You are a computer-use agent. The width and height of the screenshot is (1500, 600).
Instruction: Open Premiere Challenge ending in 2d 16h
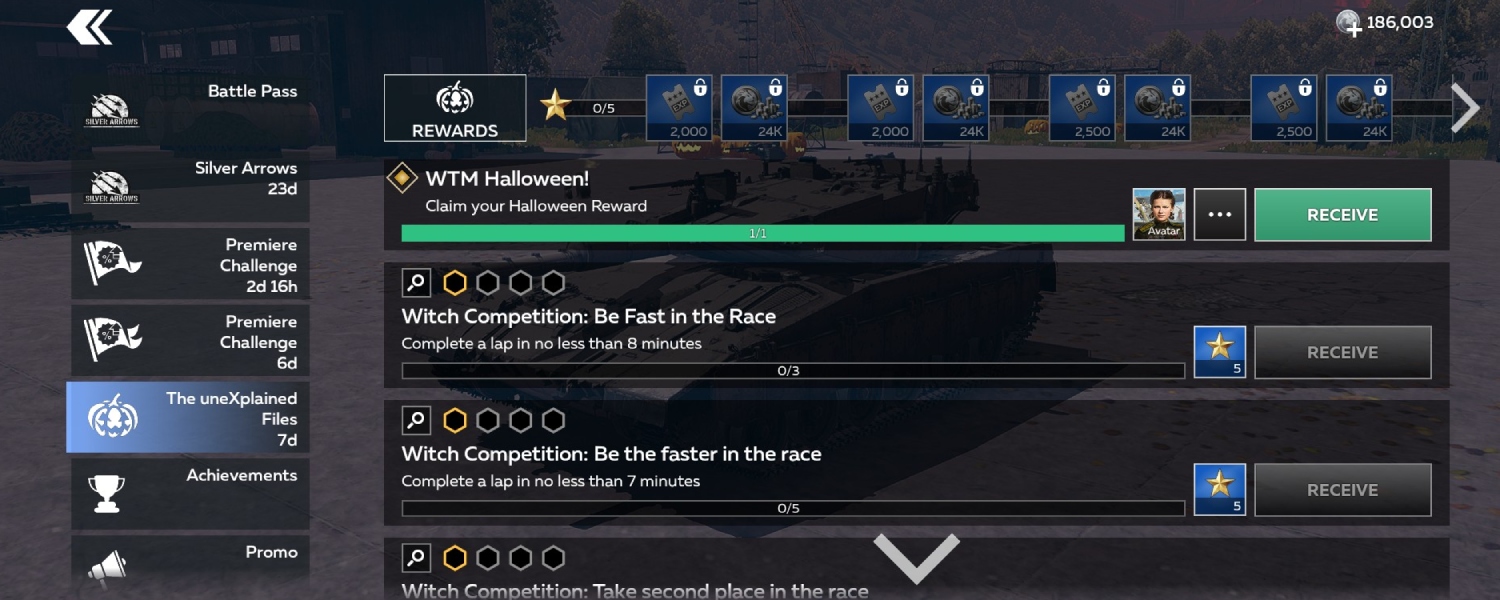(x=189, y=265)
